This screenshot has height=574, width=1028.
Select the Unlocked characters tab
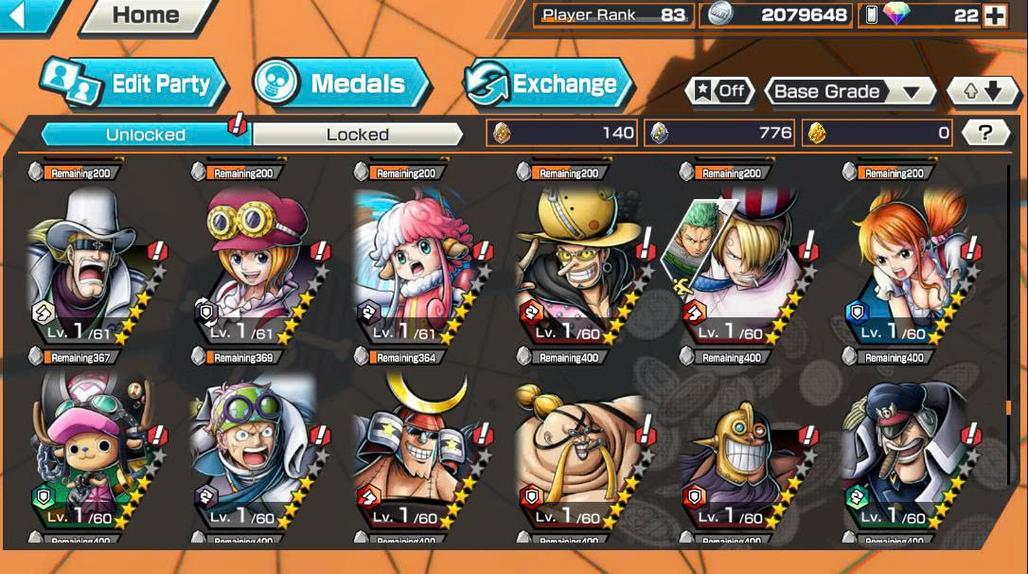coord(146,134)
